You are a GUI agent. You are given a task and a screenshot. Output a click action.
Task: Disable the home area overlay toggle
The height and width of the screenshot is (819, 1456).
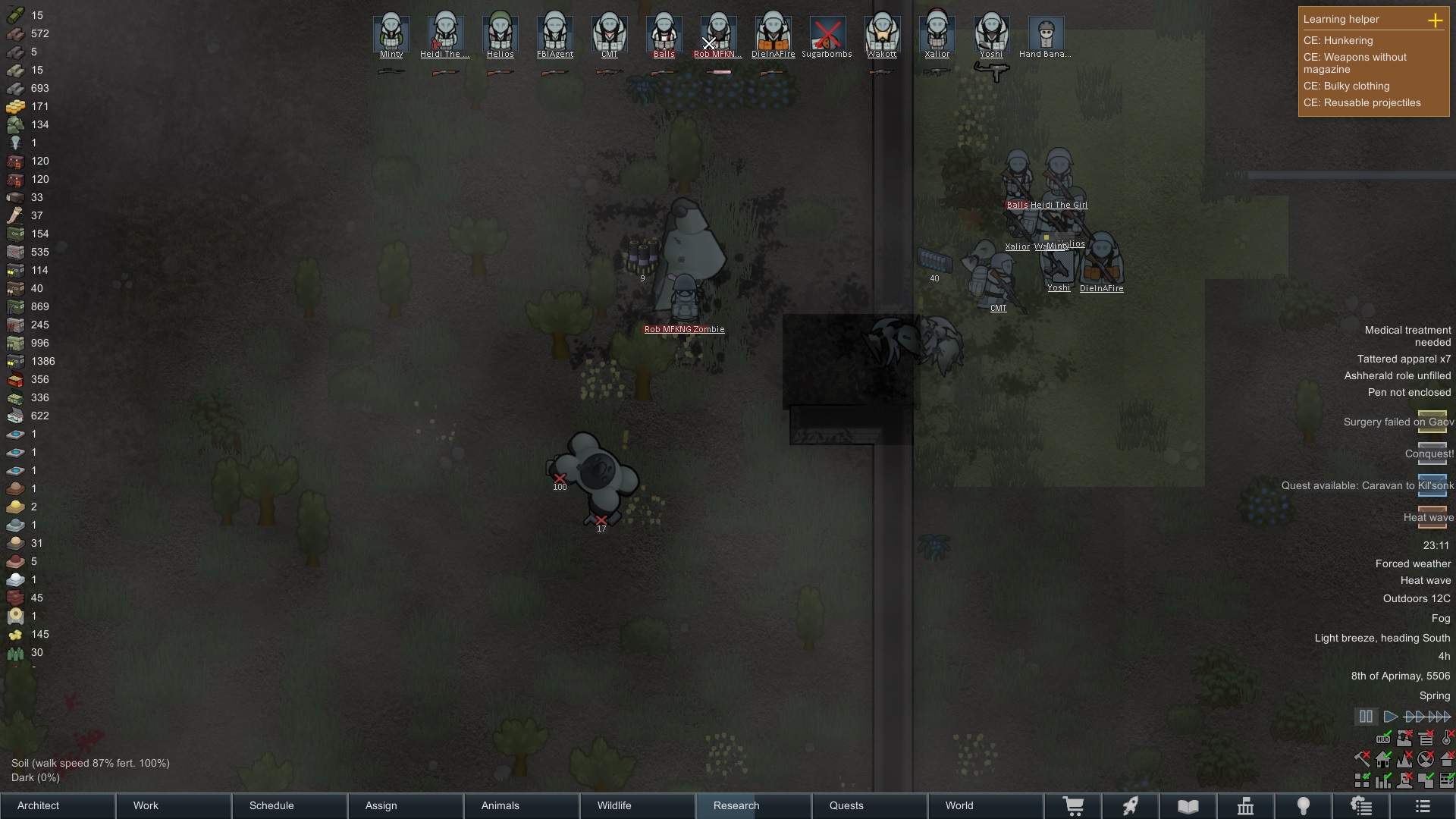(1383, 760)
